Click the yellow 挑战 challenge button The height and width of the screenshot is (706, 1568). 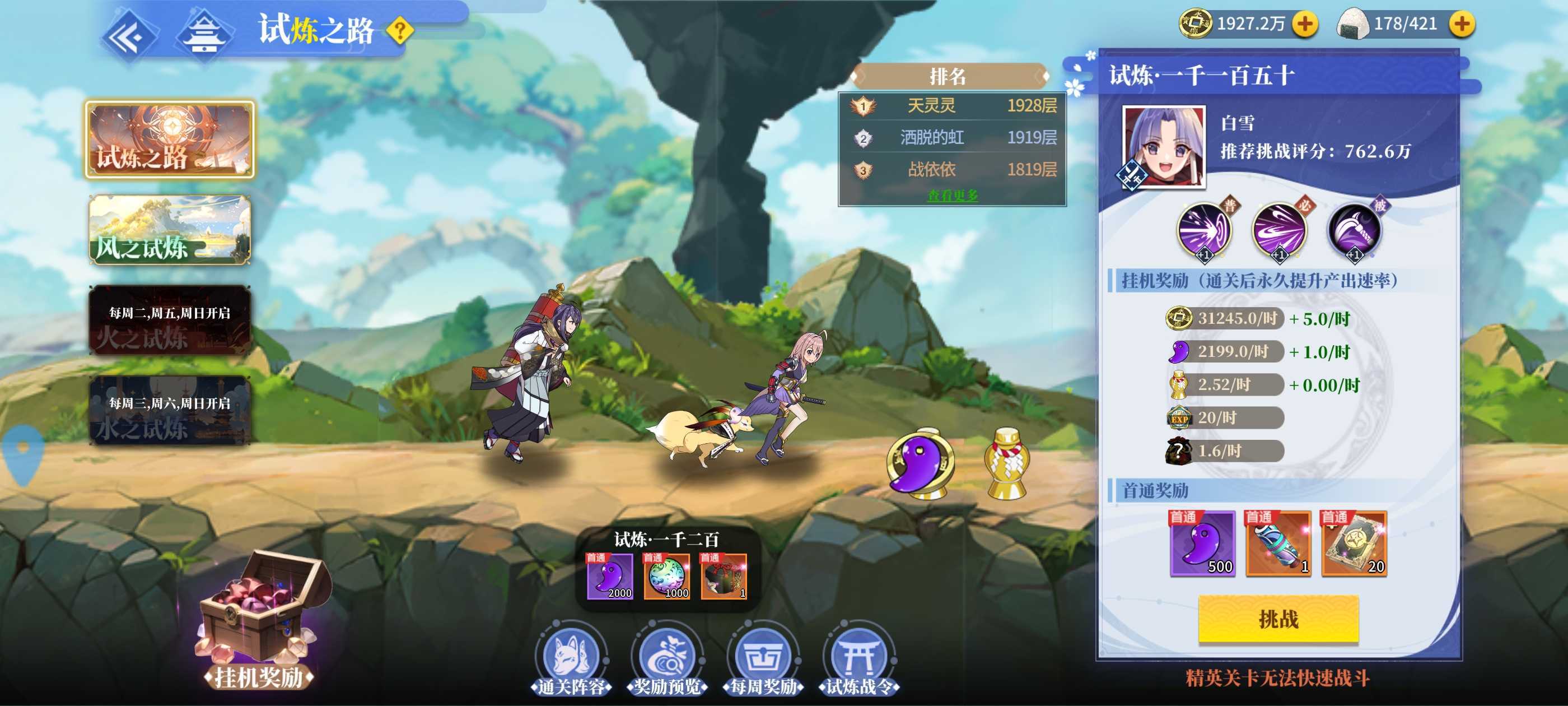[1278, 619]
